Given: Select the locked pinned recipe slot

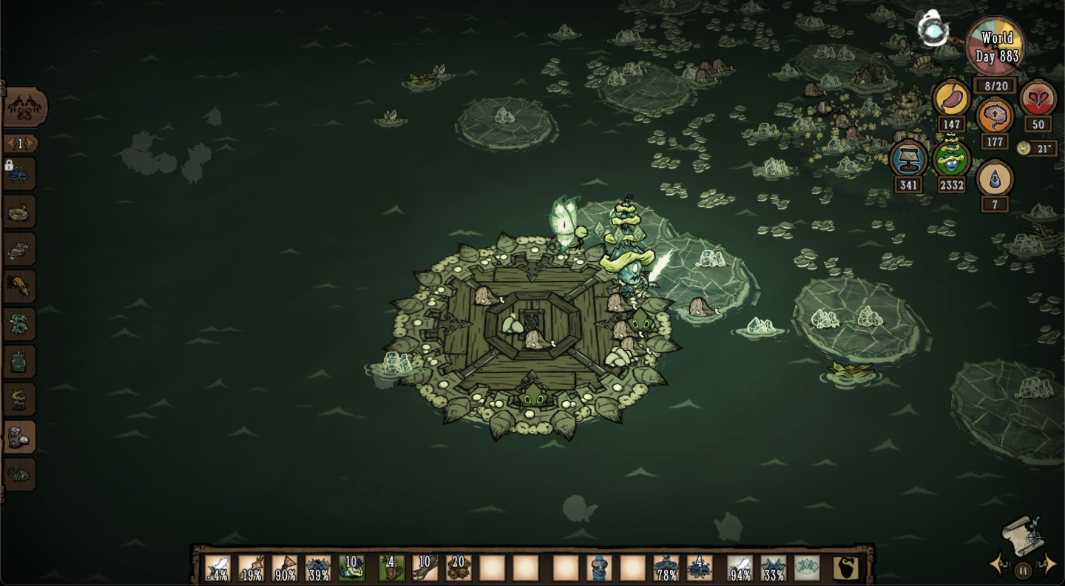Looking at the screenshot, I should (x=20, y=174).
